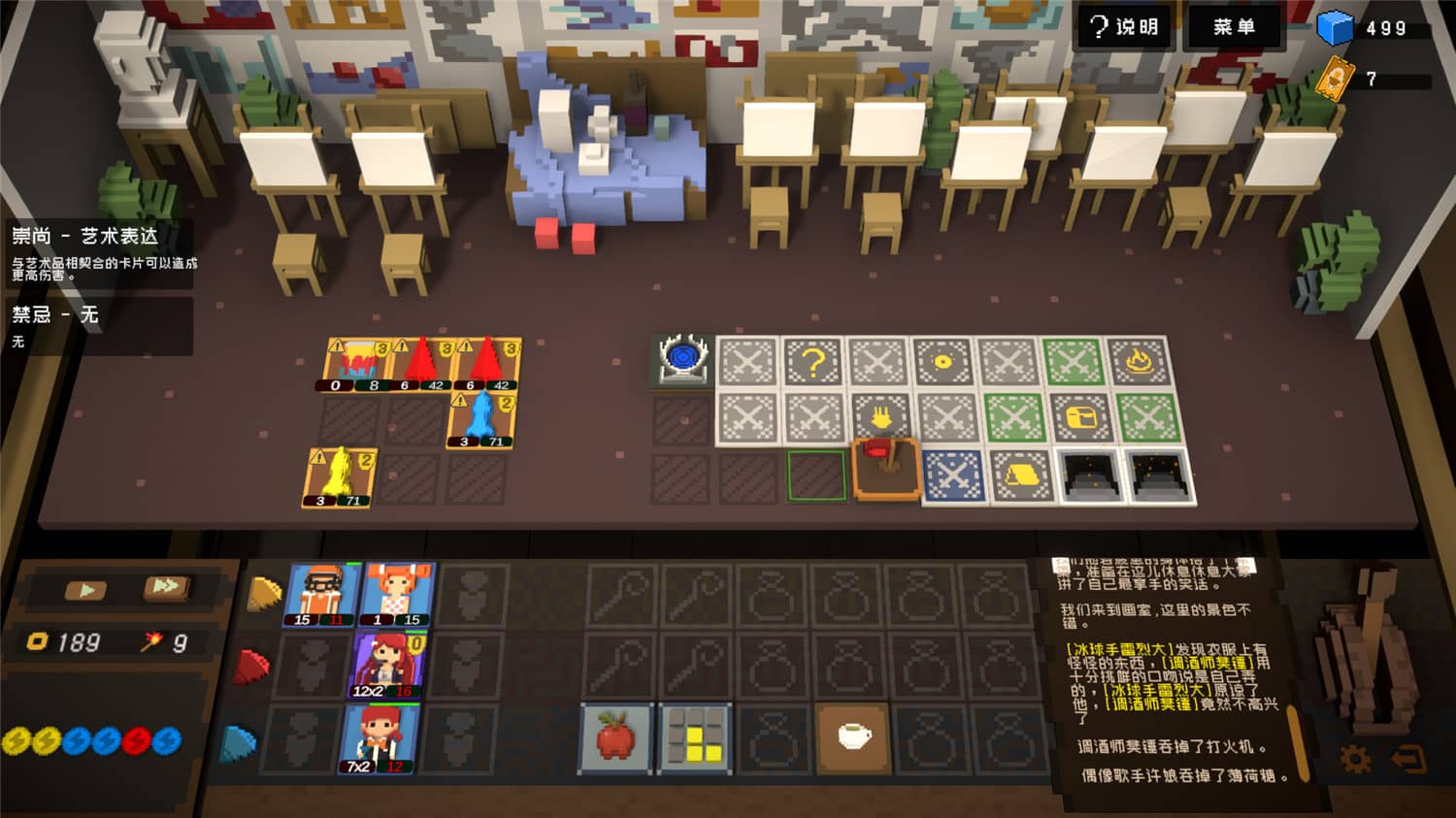Open settings with the gear icon
The image size is (1456, 818).
1355,759
